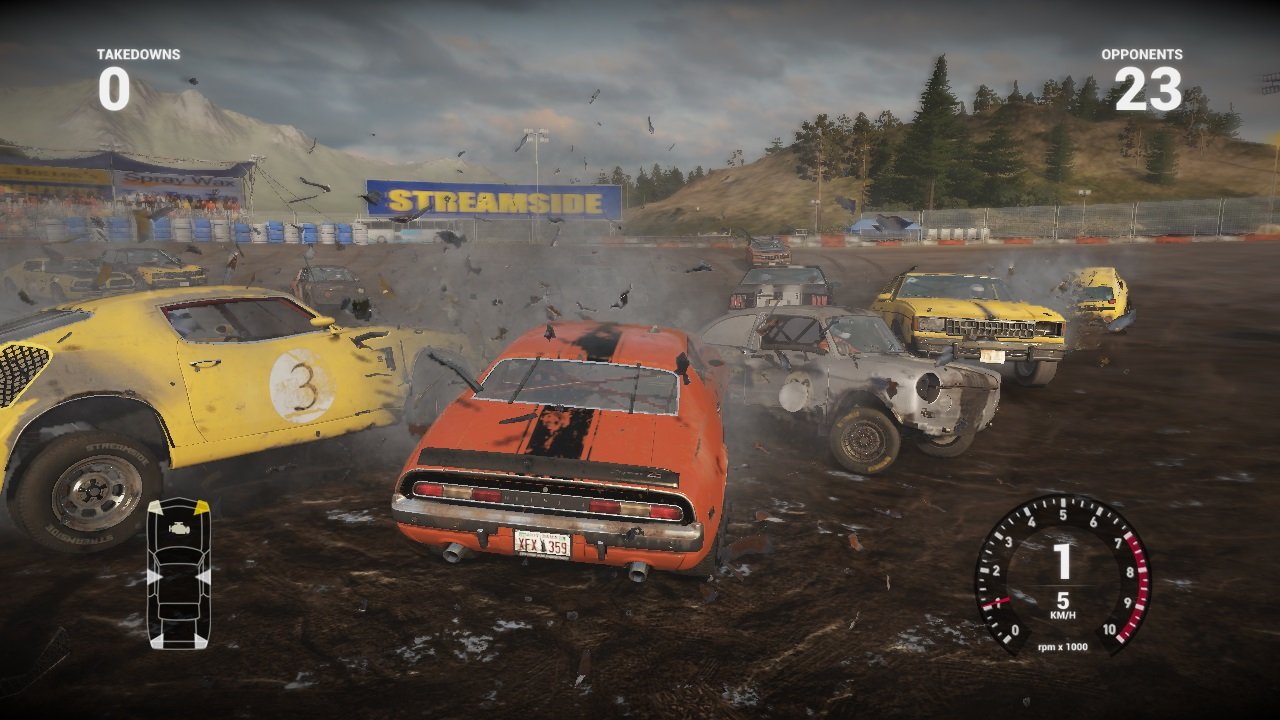
Task: Select the car damage indicator diagram
Action: pyautogui.click(x=180, y=572)
